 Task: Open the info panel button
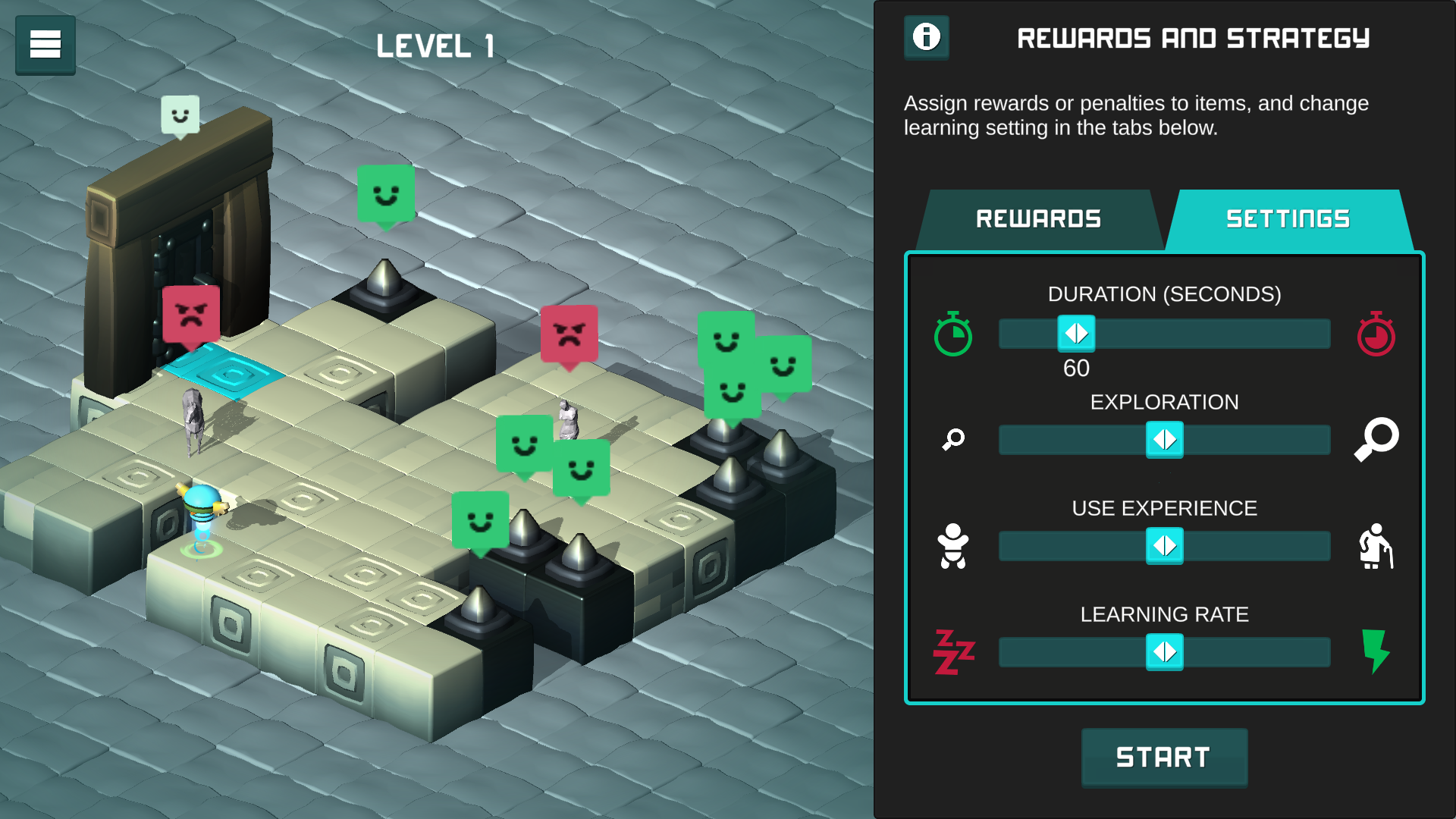click(926, 37)
